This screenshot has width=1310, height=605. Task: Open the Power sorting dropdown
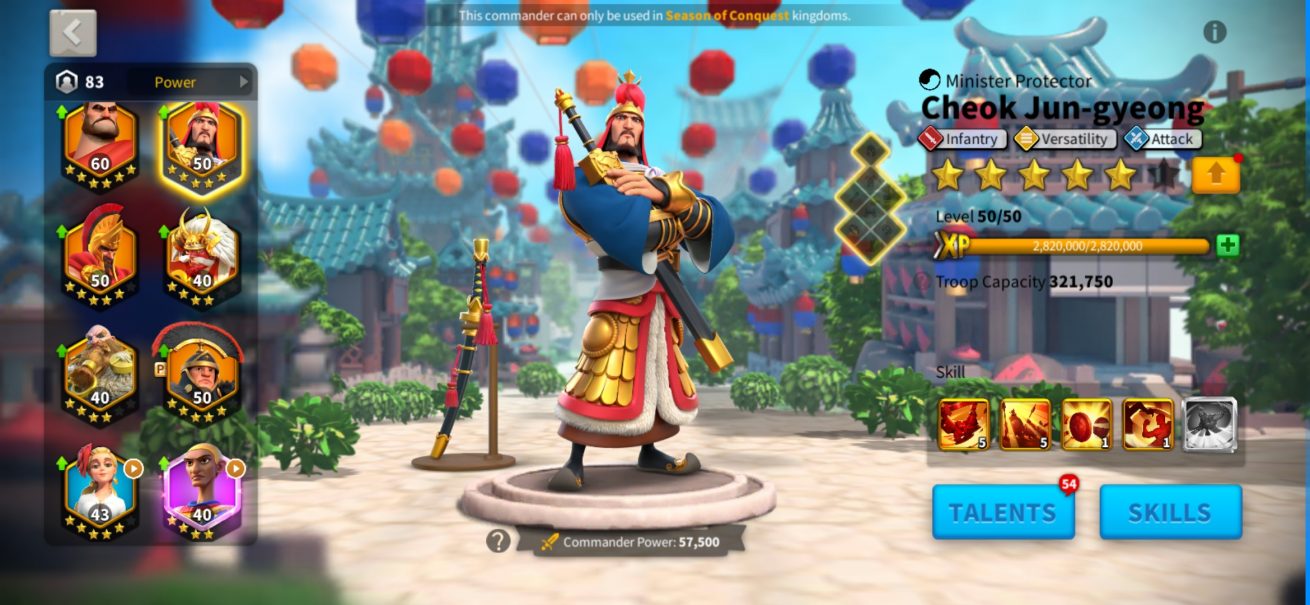(x=200, y=82)
